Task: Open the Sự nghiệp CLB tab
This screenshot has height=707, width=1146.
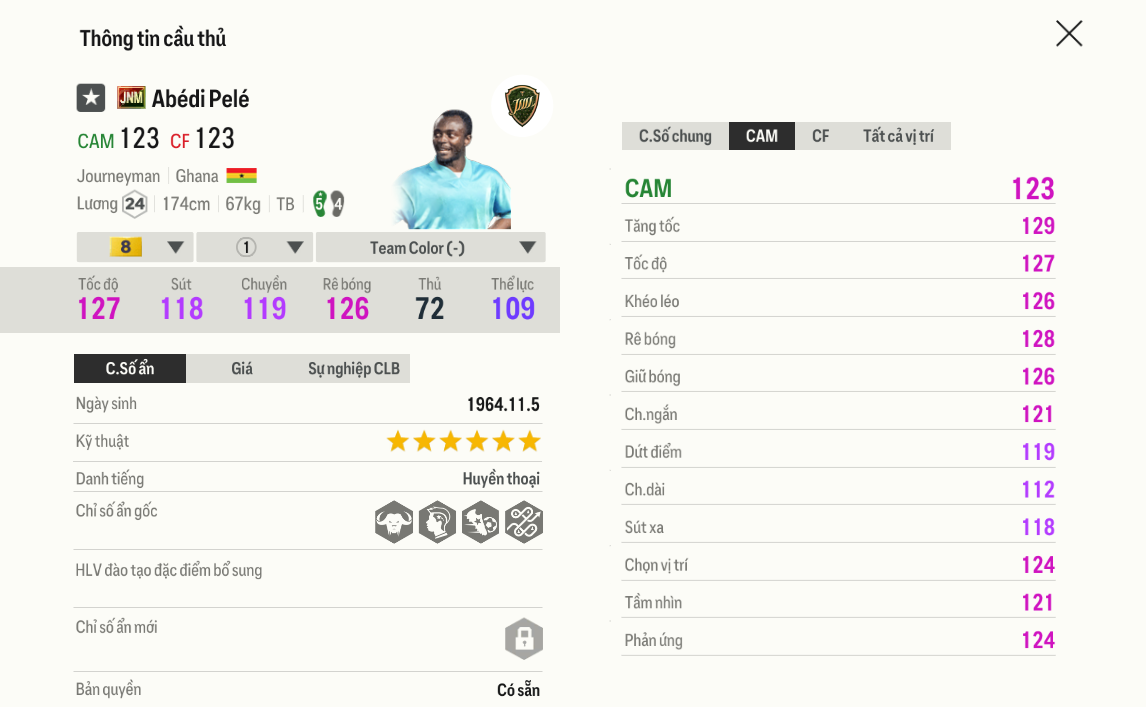Action: (353, 369)
